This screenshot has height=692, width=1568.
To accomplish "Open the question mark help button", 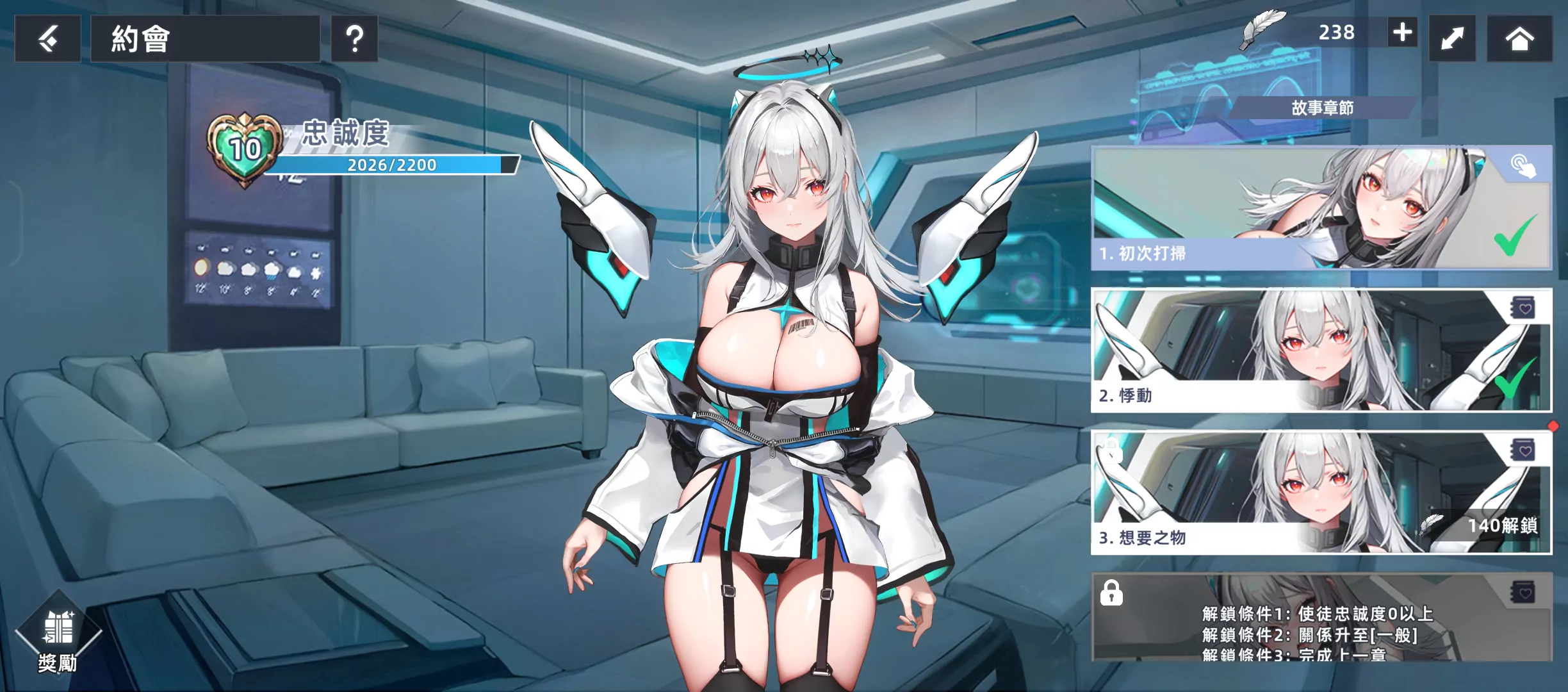I will tap(354, 39).
